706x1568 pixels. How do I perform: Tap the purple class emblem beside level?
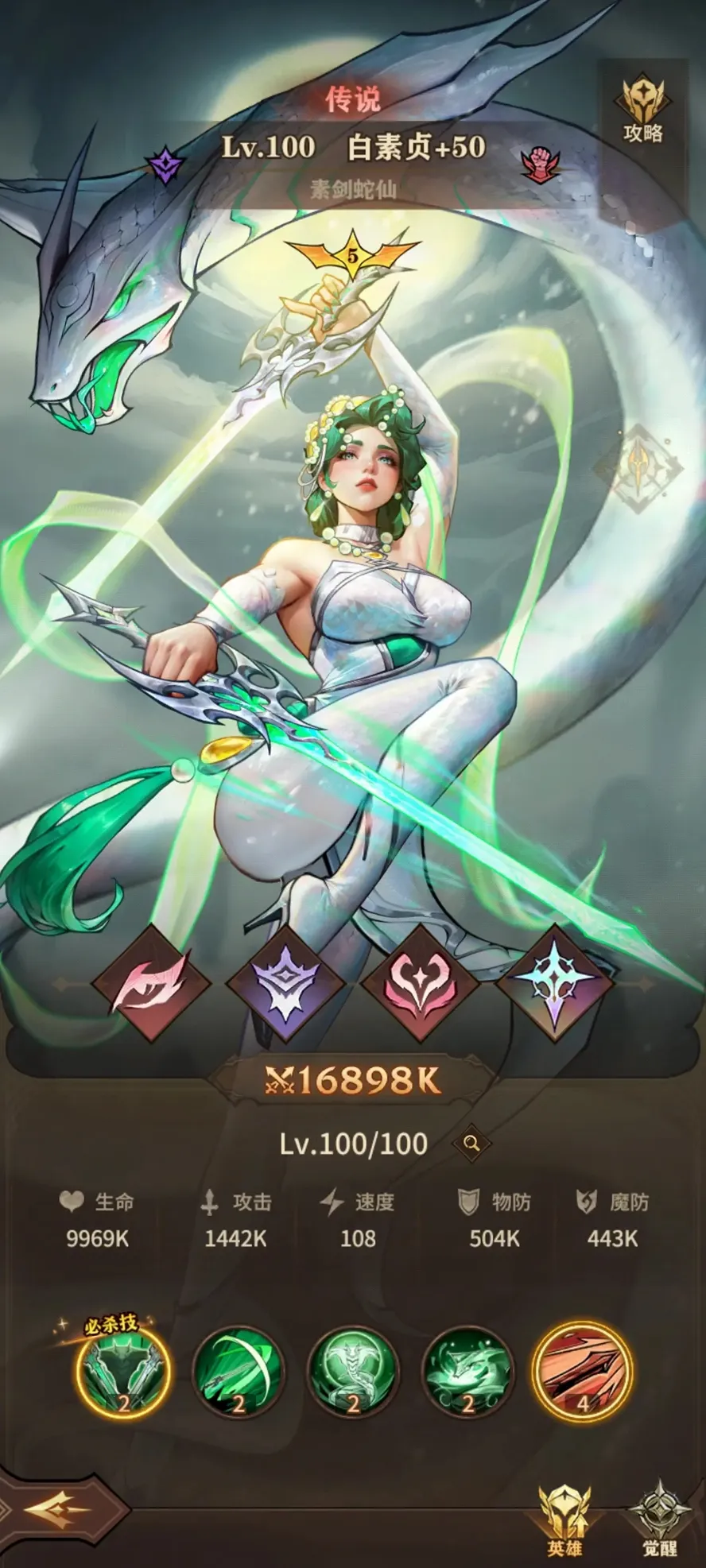tap(166, 165)
